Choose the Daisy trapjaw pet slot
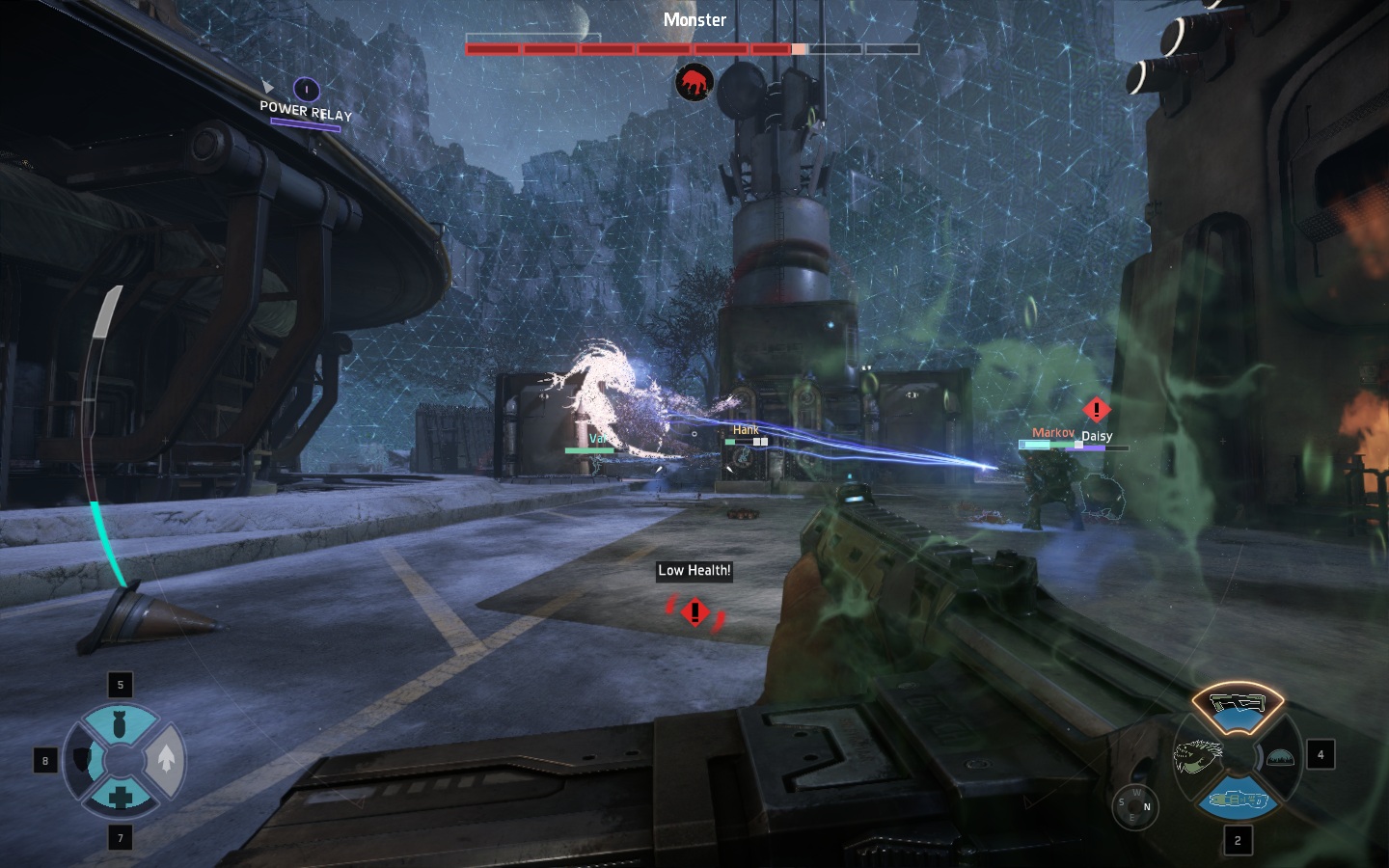1389x868 pixels. point(1197,756)
